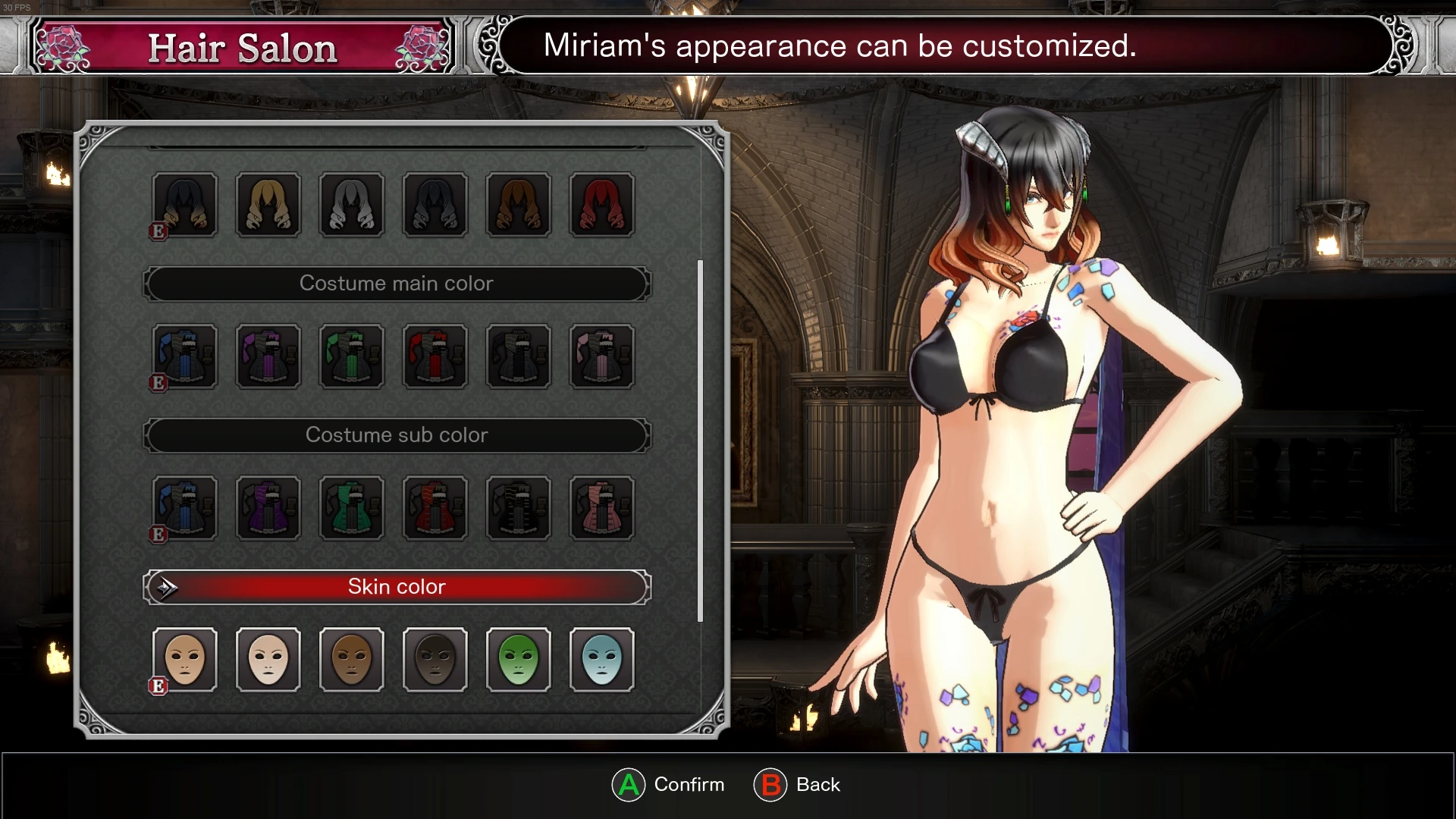
Task: Select the pale blue skin color
Action: point(602,660)
